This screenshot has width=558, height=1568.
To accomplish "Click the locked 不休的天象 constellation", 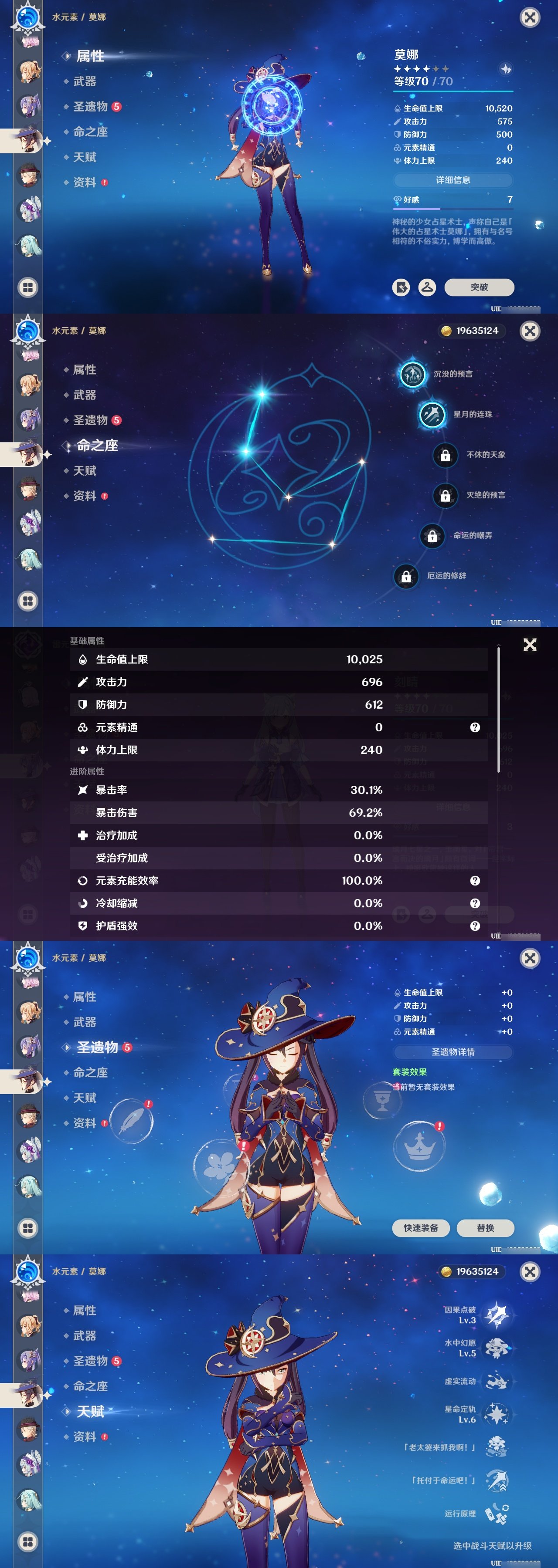I will click(x=445, y=455).
